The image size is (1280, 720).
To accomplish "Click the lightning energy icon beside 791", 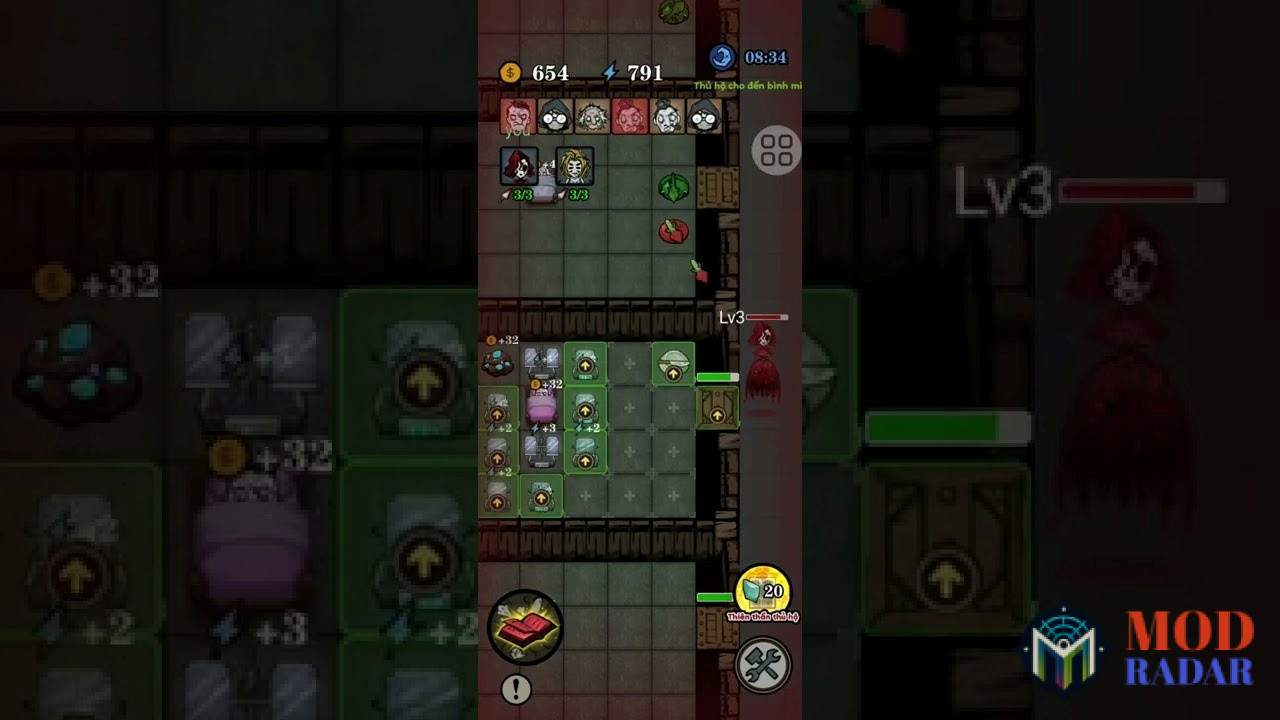I will coord(612,71).
